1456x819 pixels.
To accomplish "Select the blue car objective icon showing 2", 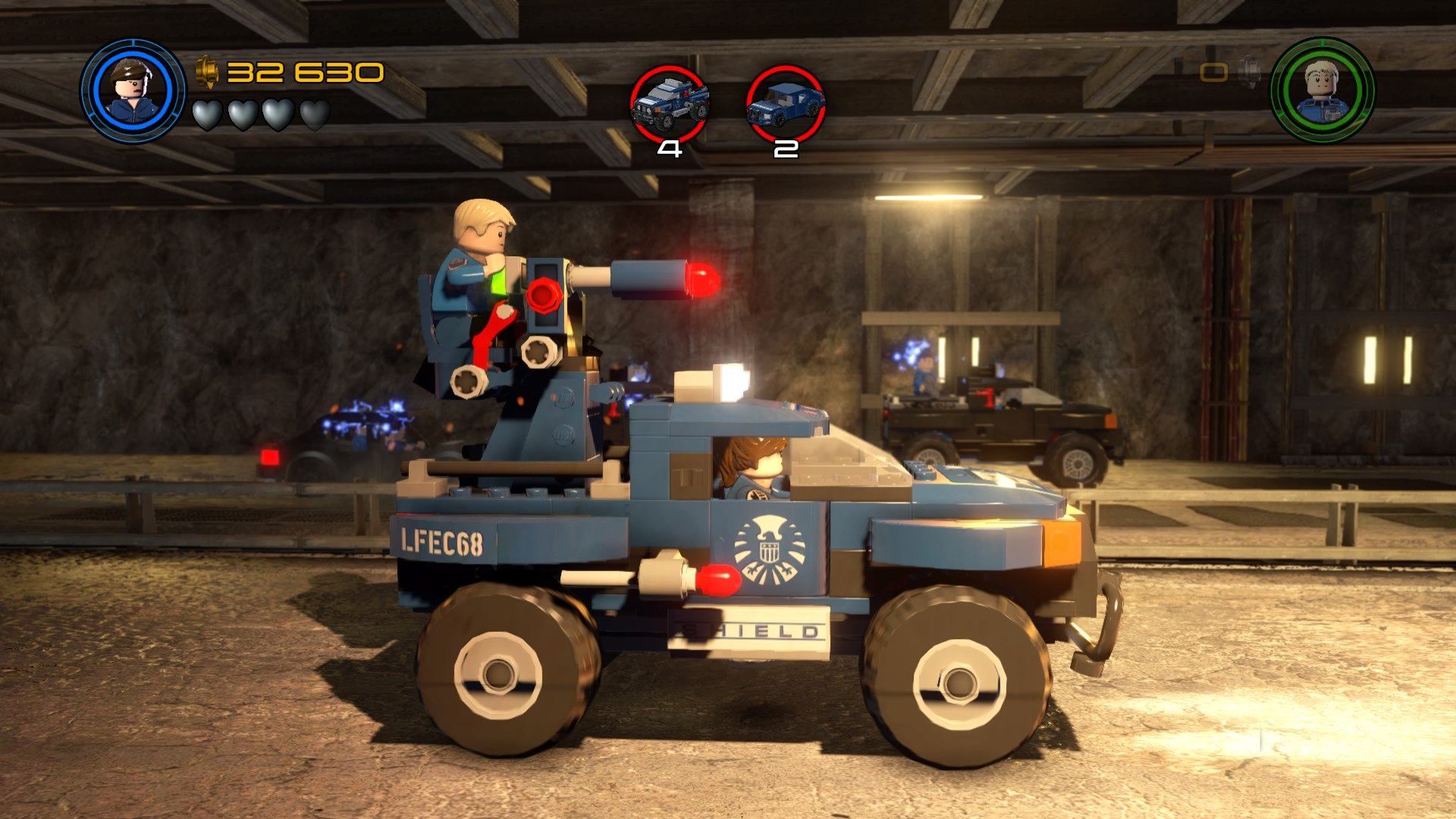I will (785, 102).
